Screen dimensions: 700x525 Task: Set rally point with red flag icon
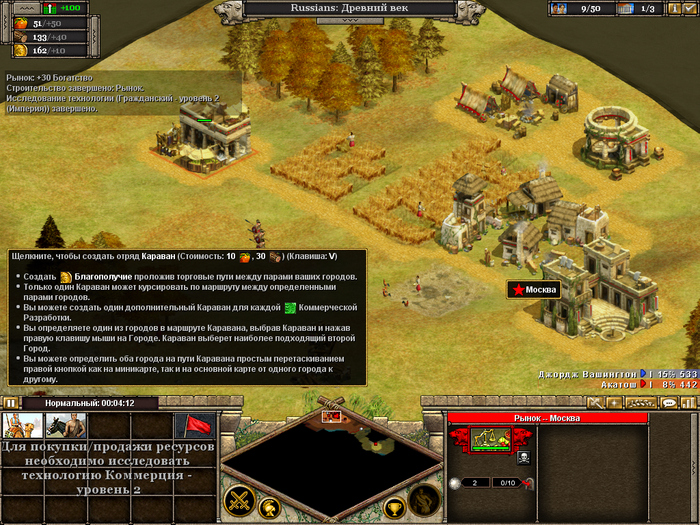[x=195, y=427]
